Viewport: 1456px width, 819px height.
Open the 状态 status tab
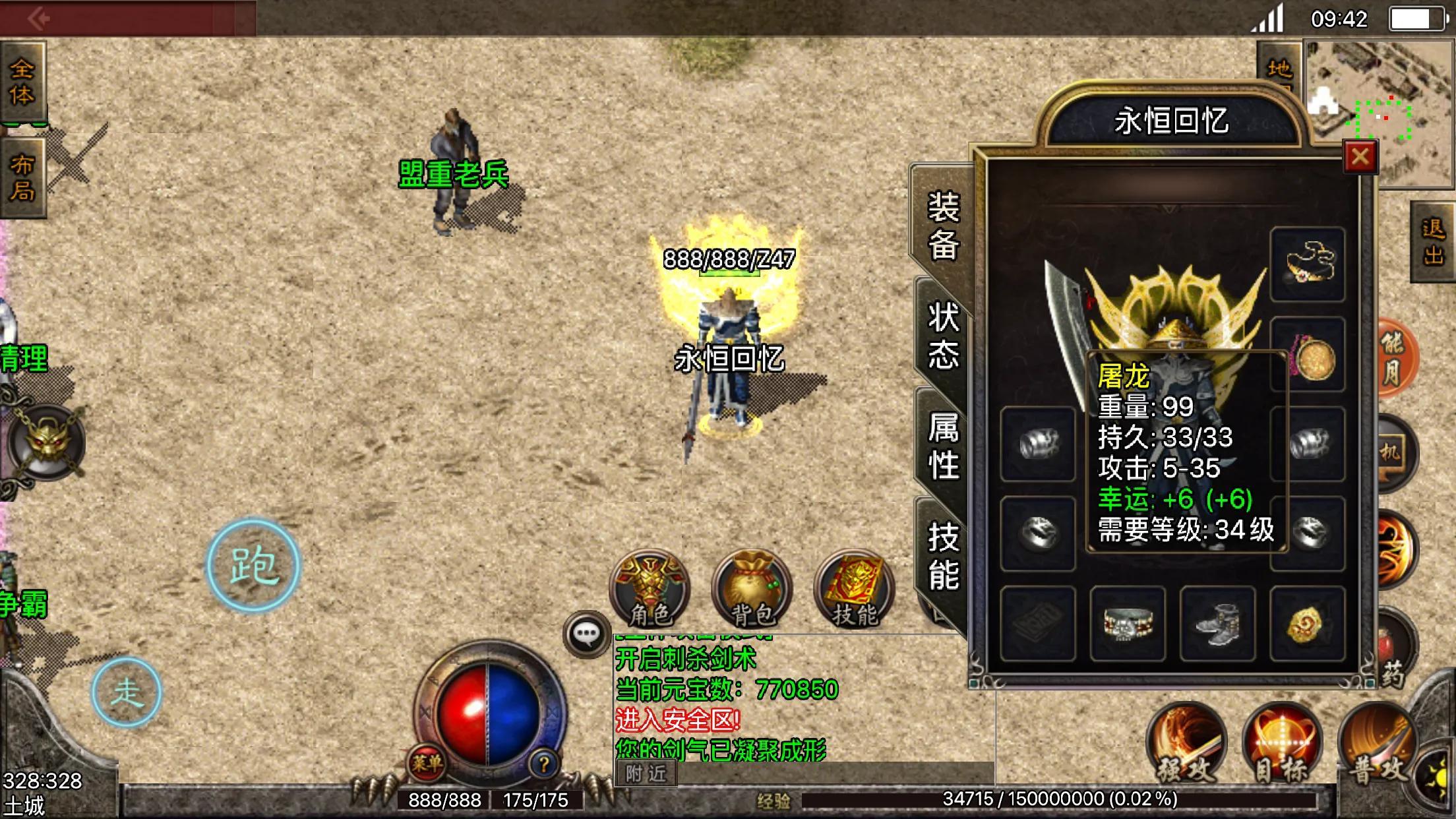tap(943, 335)
